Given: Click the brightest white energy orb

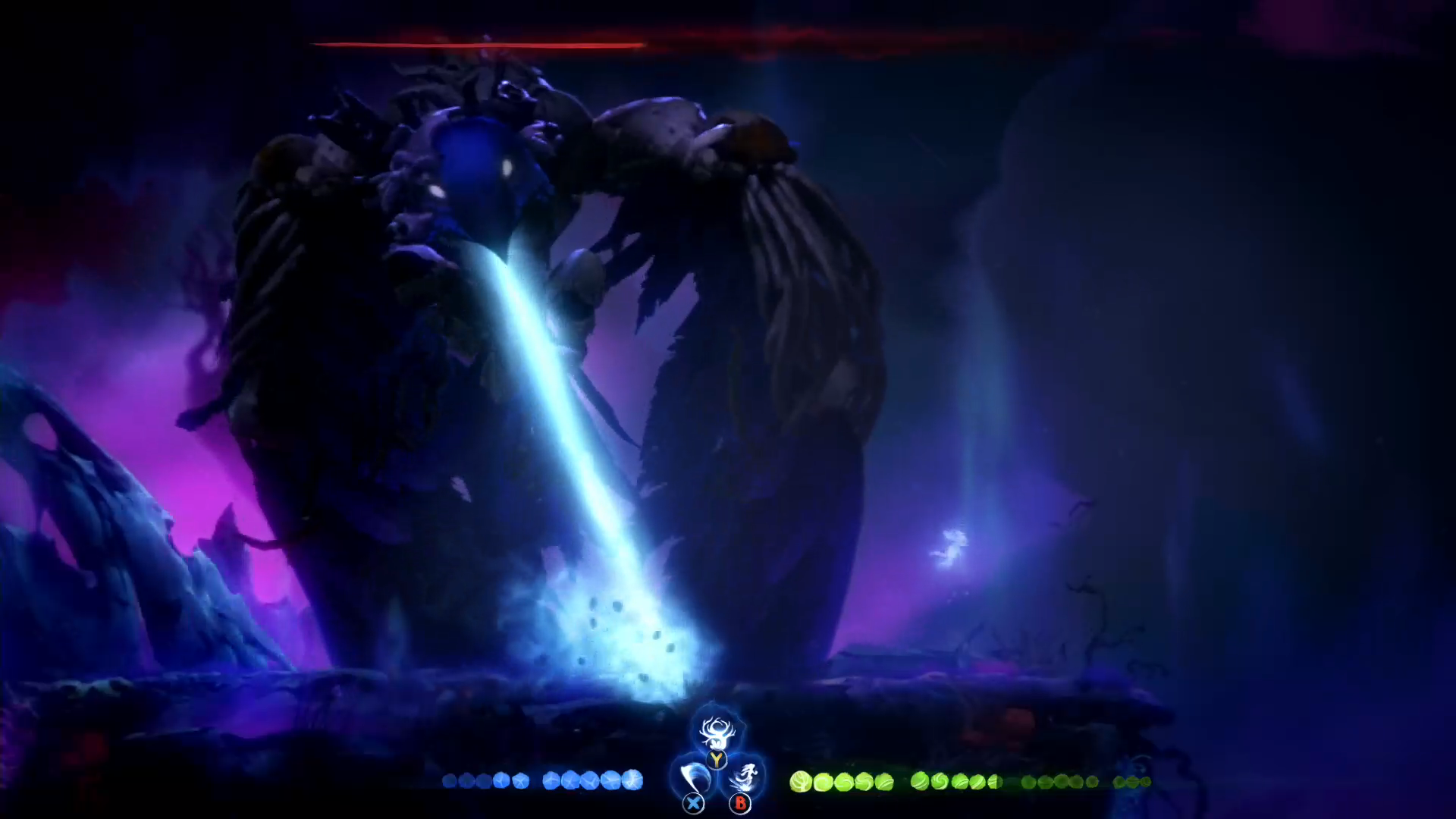Looking at the screenshot, I should pyautogui.click(x=634, y=781).
